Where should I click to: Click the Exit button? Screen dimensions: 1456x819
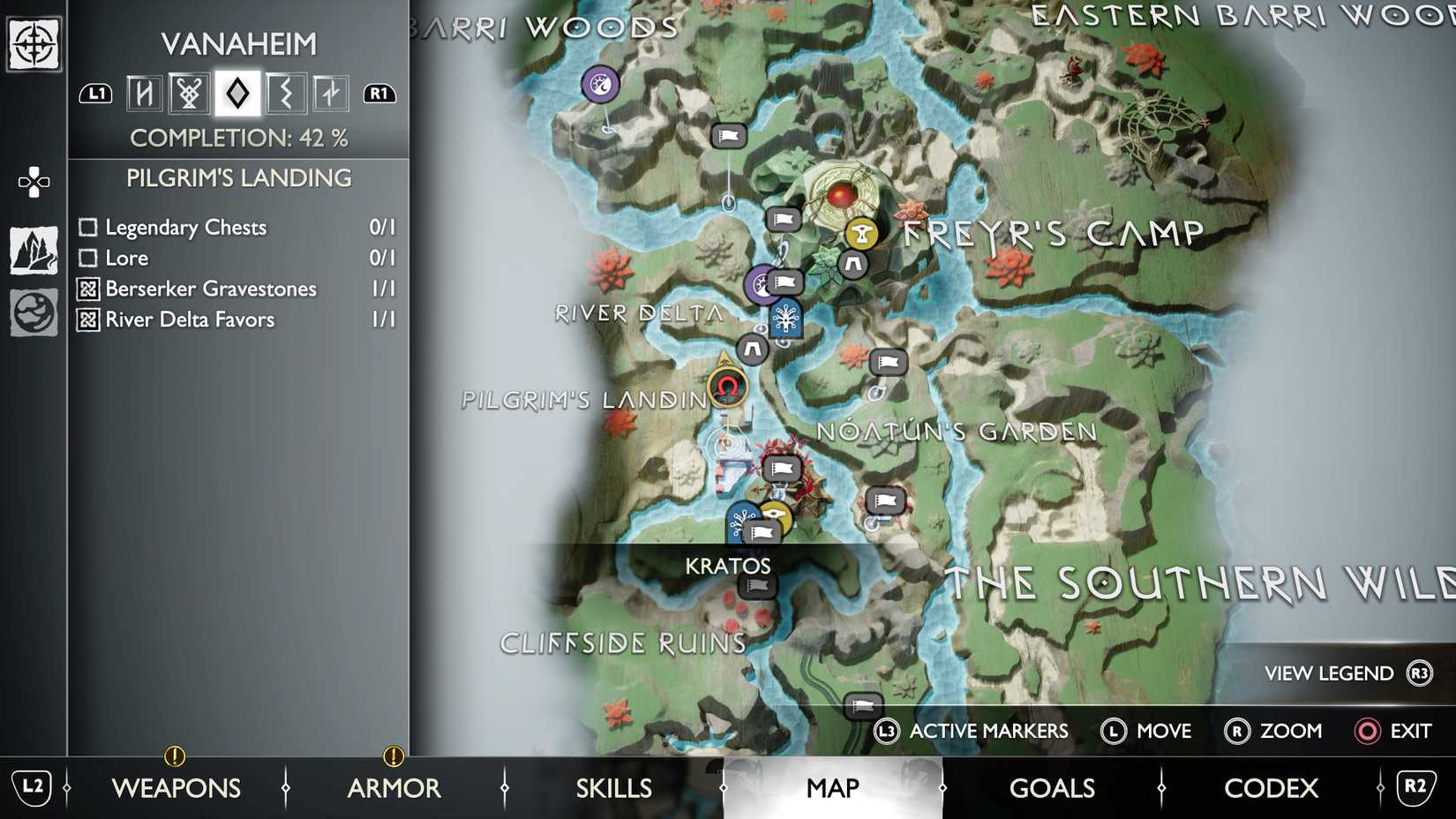(x=1394, y=731)
